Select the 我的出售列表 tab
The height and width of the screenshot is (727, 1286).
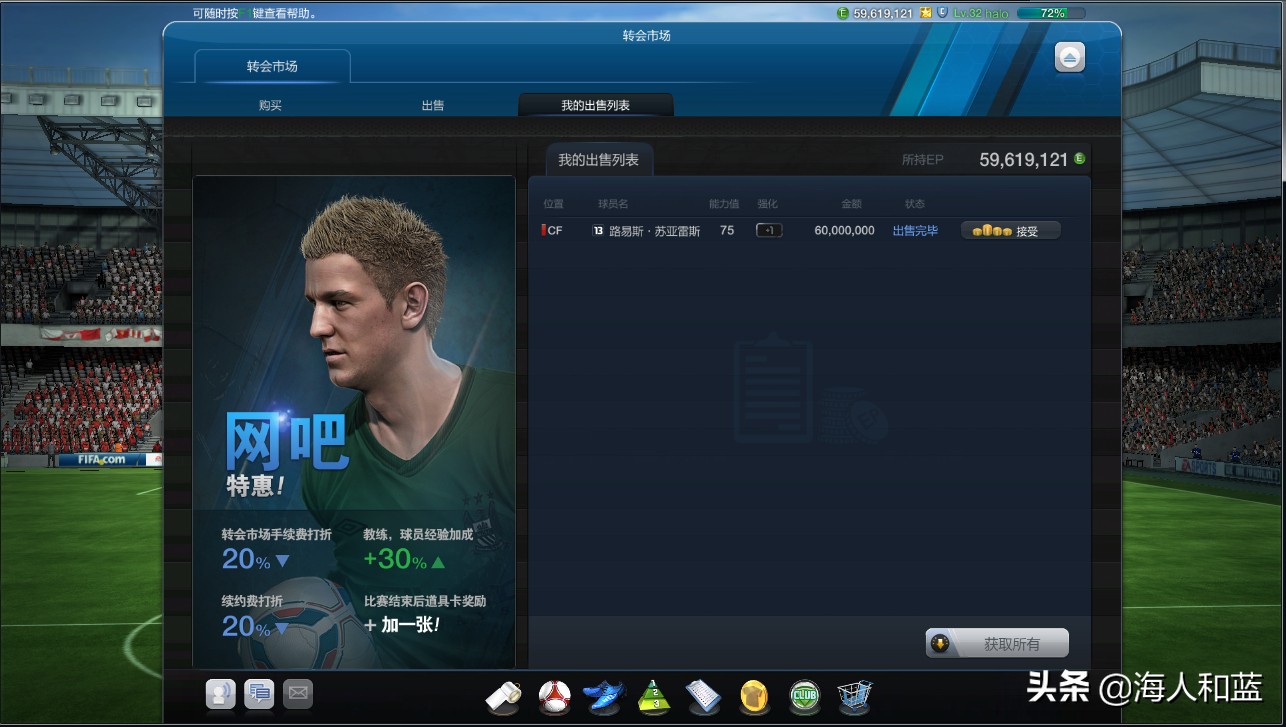[596, 104]
